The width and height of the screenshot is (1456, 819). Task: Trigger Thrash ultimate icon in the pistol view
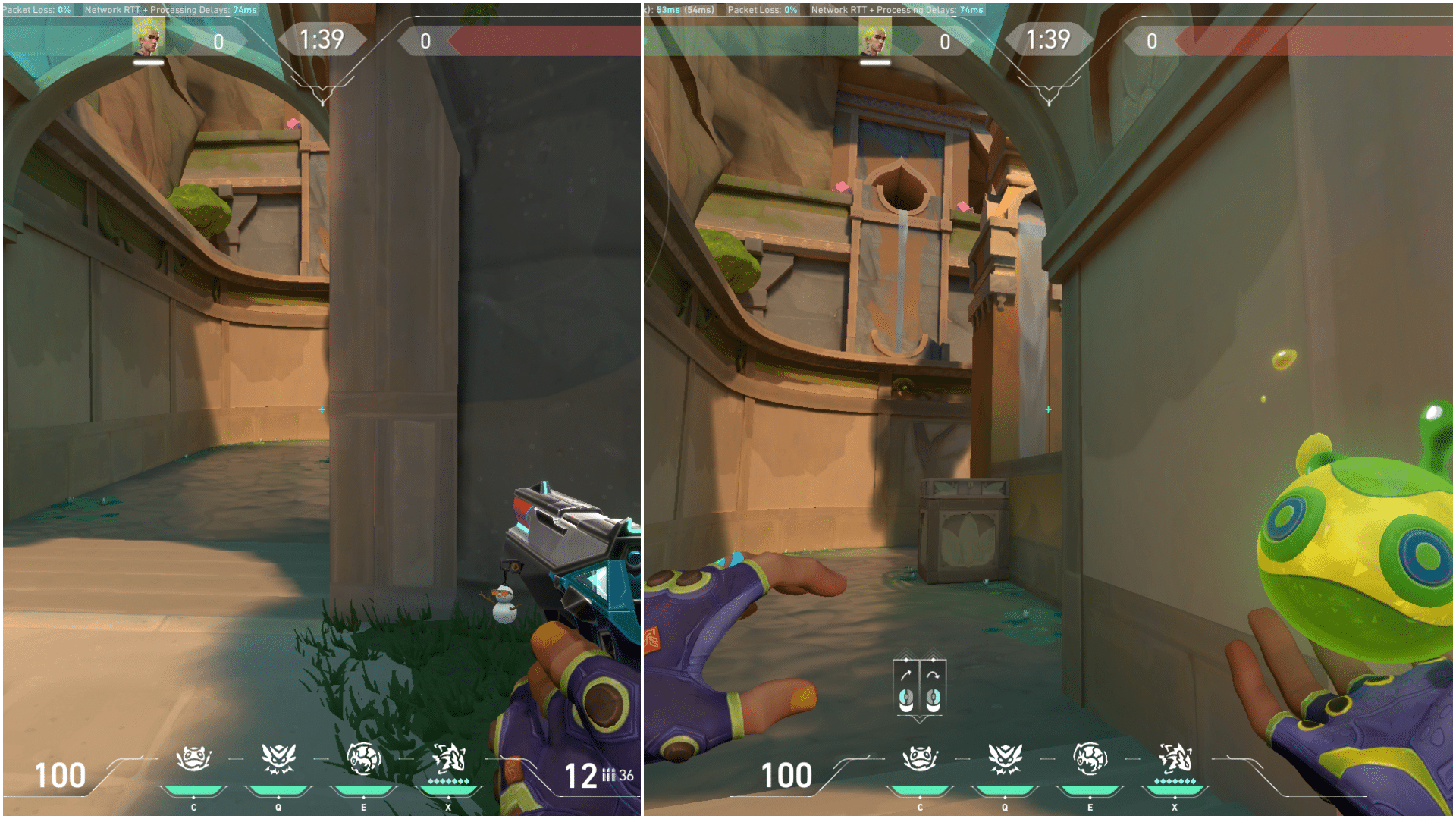[x=448, y=758]
